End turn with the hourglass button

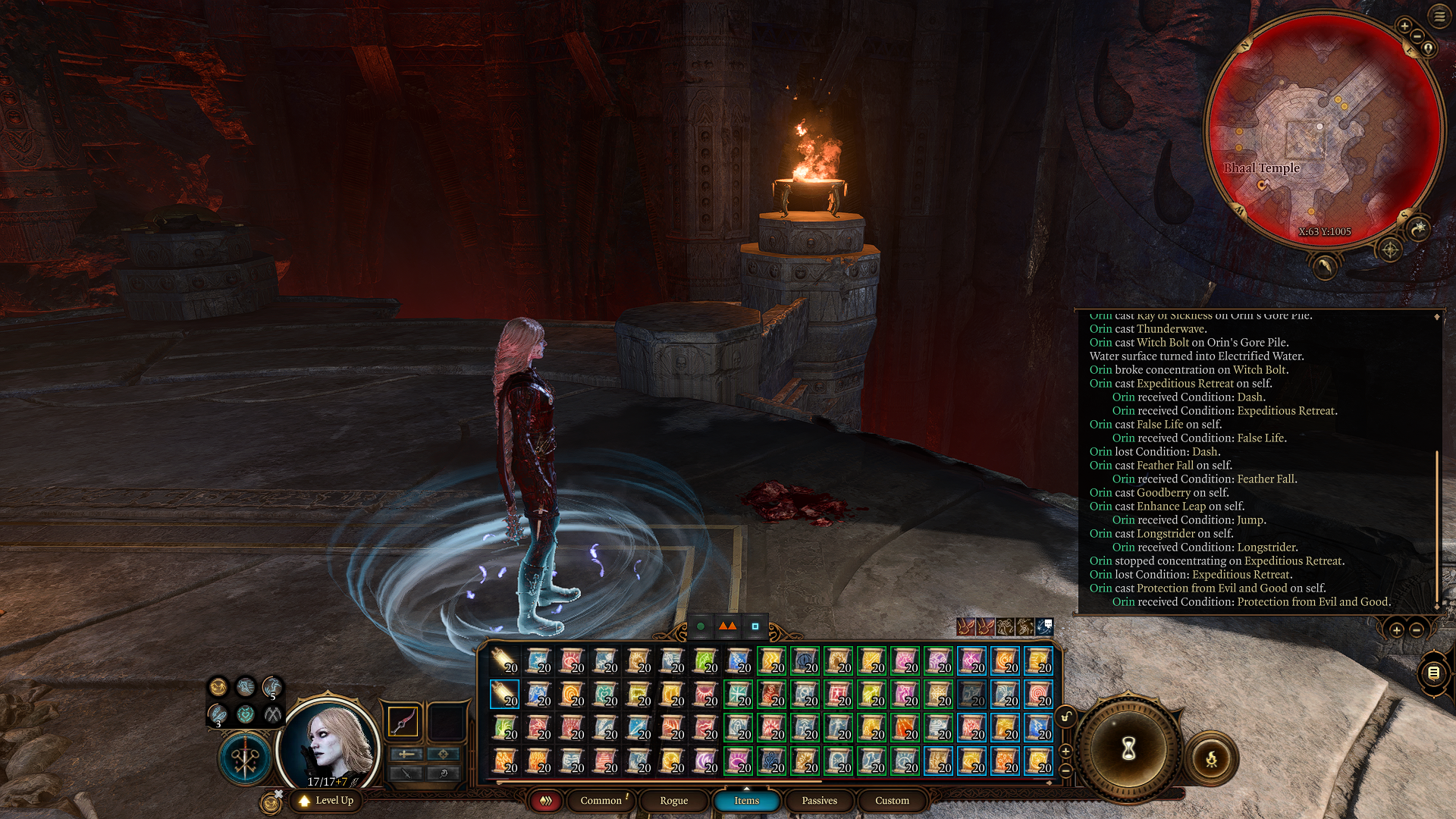(x=1128, y=749)
